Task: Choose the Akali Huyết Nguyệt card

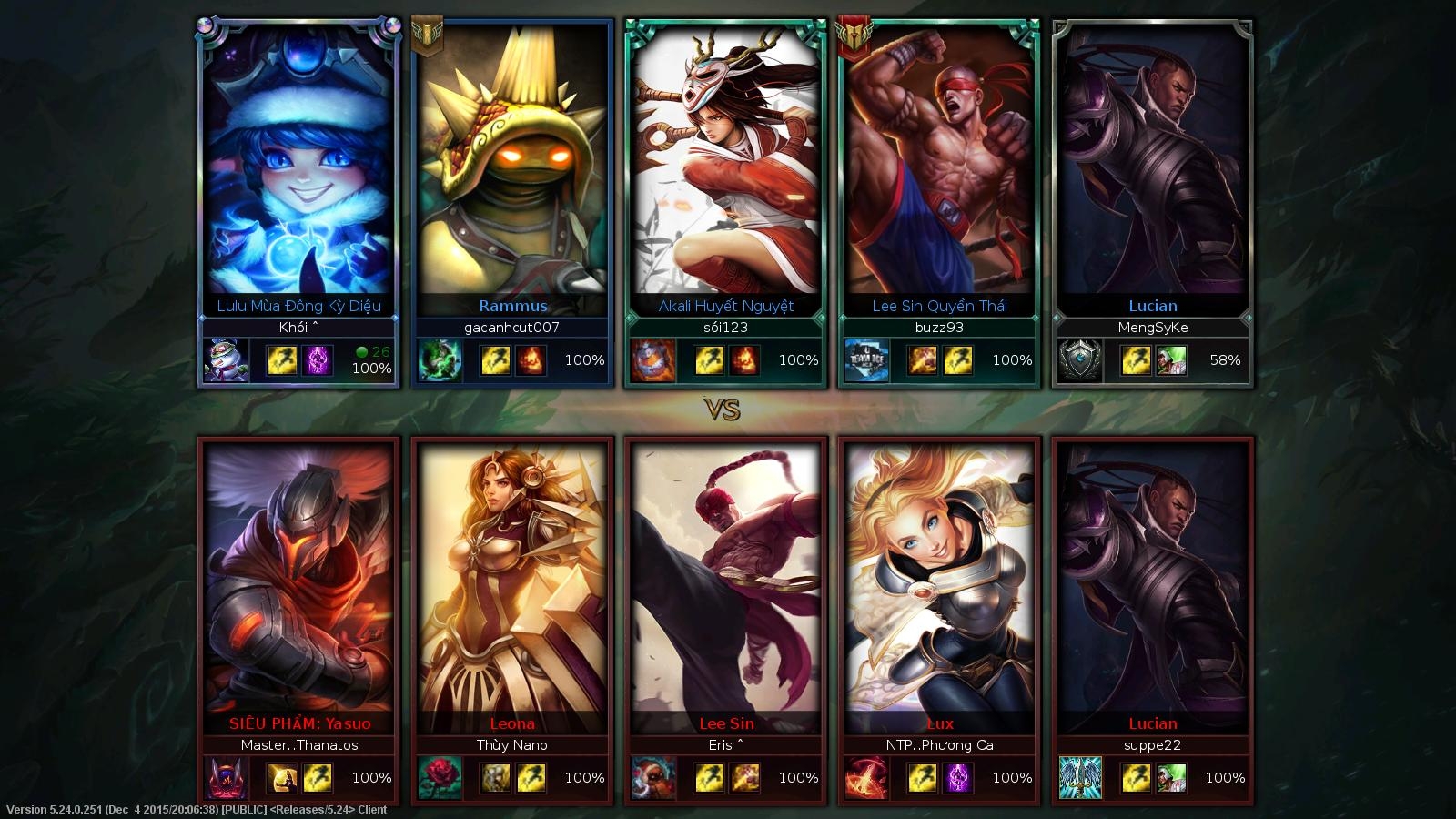Action: pos(726,164)
